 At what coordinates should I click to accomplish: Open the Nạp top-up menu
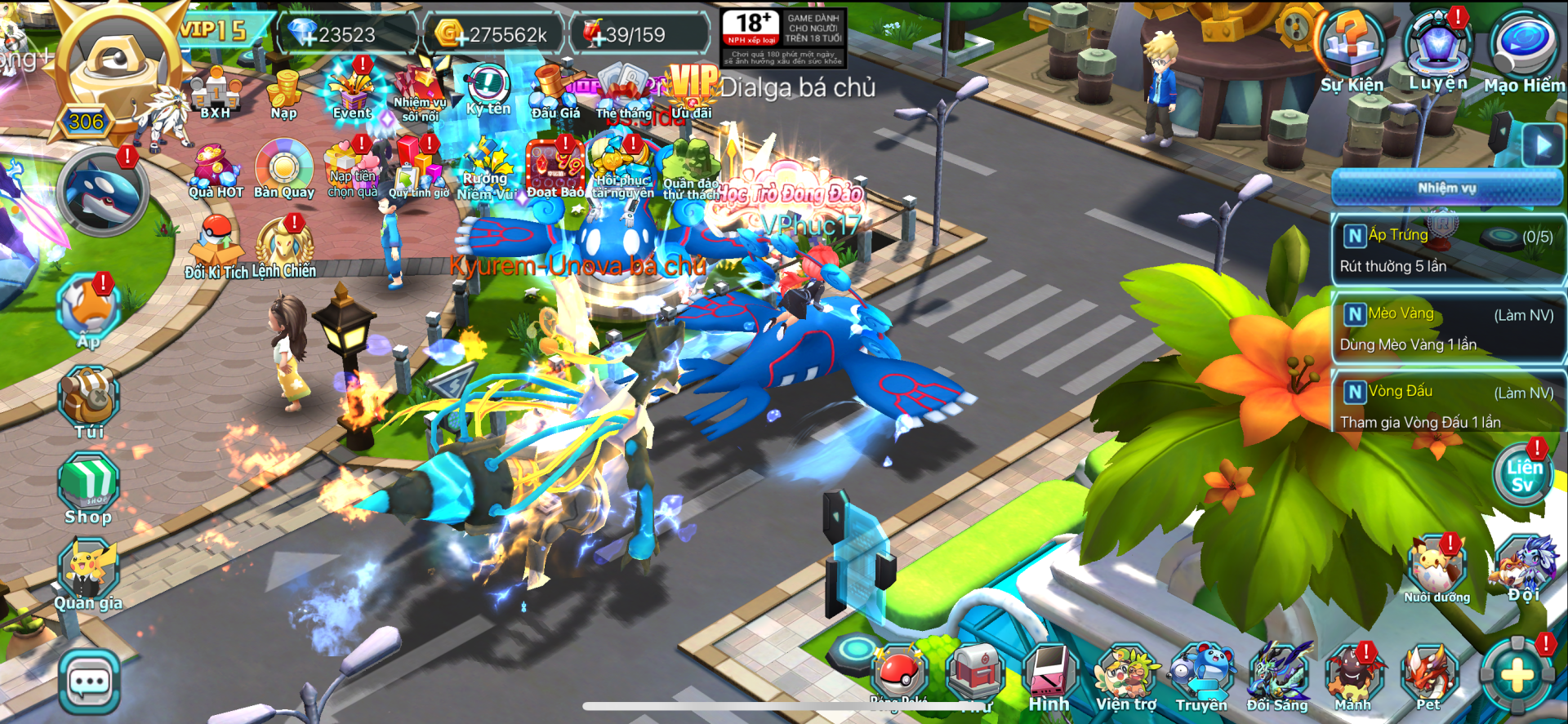[x=284, y=94]
